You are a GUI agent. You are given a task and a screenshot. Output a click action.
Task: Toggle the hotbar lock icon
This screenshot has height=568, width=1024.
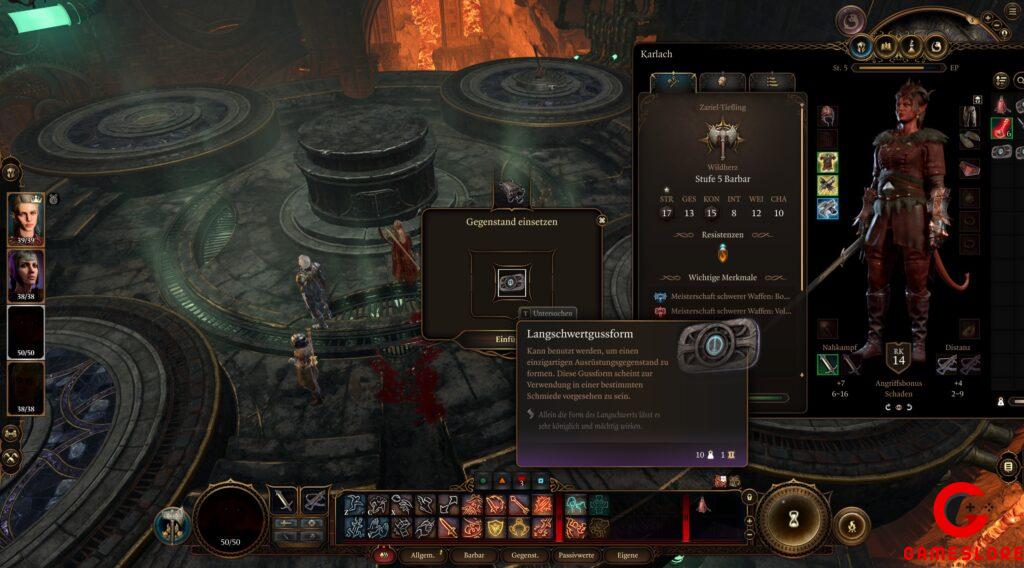pos(748,497)
